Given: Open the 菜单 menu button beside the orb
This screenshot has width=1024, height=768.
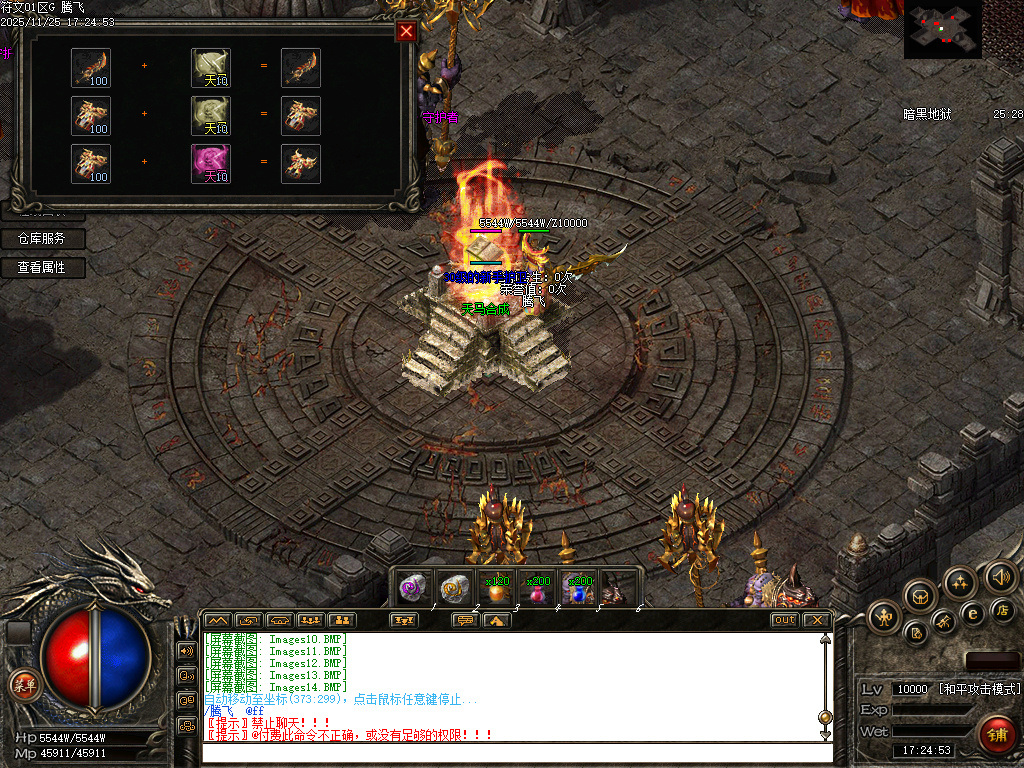Looking at the screenshot, I should (x=23, y=685).
